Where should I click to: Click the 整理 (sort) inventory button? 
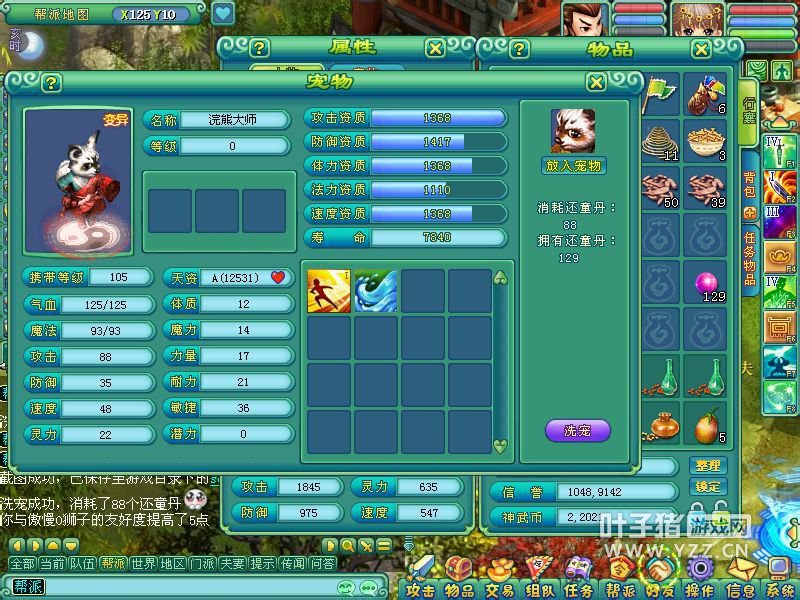tap(707, 465)
